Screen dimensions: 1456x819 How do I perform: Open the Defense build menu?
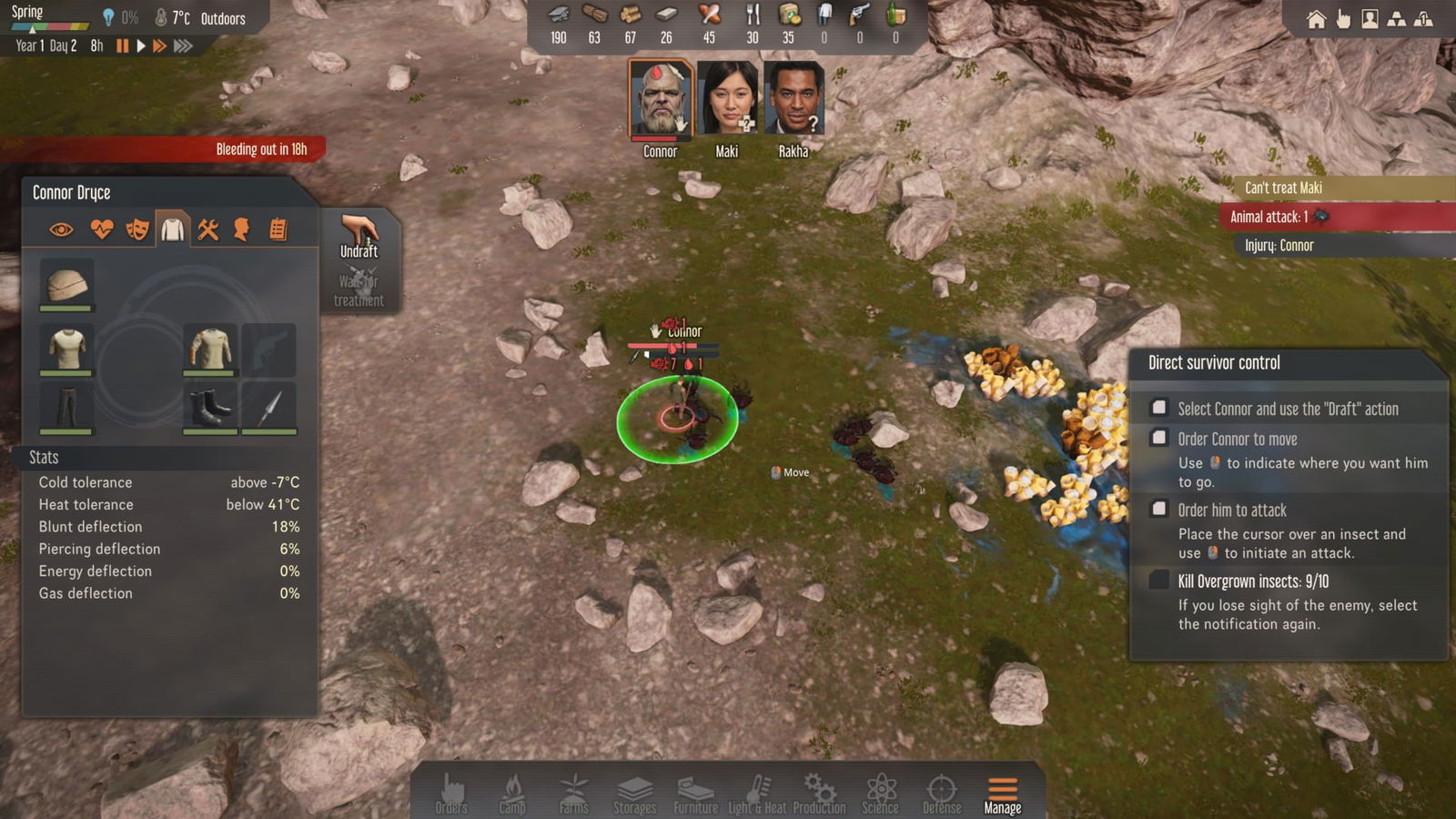click(x=941, y=792)
